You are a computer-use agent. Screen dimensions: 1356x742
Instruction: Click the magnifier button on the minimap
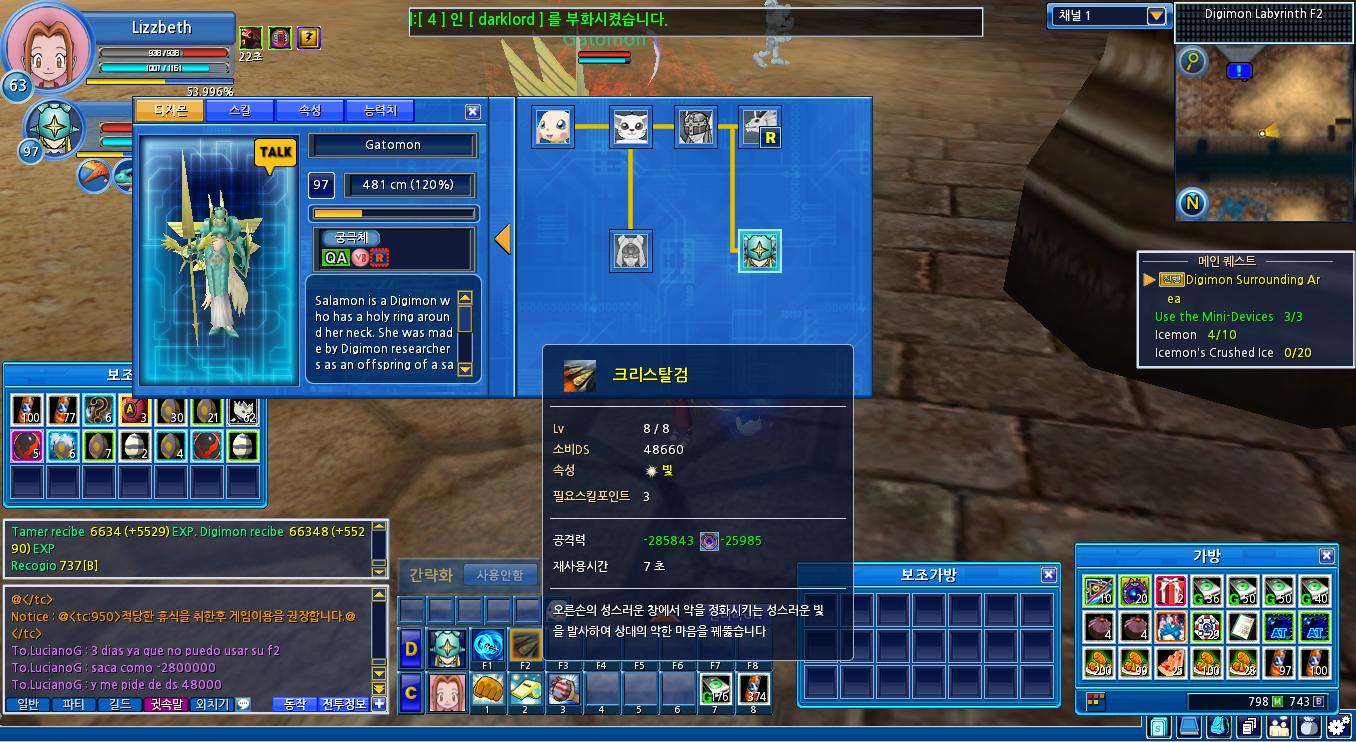(1191, 63)
